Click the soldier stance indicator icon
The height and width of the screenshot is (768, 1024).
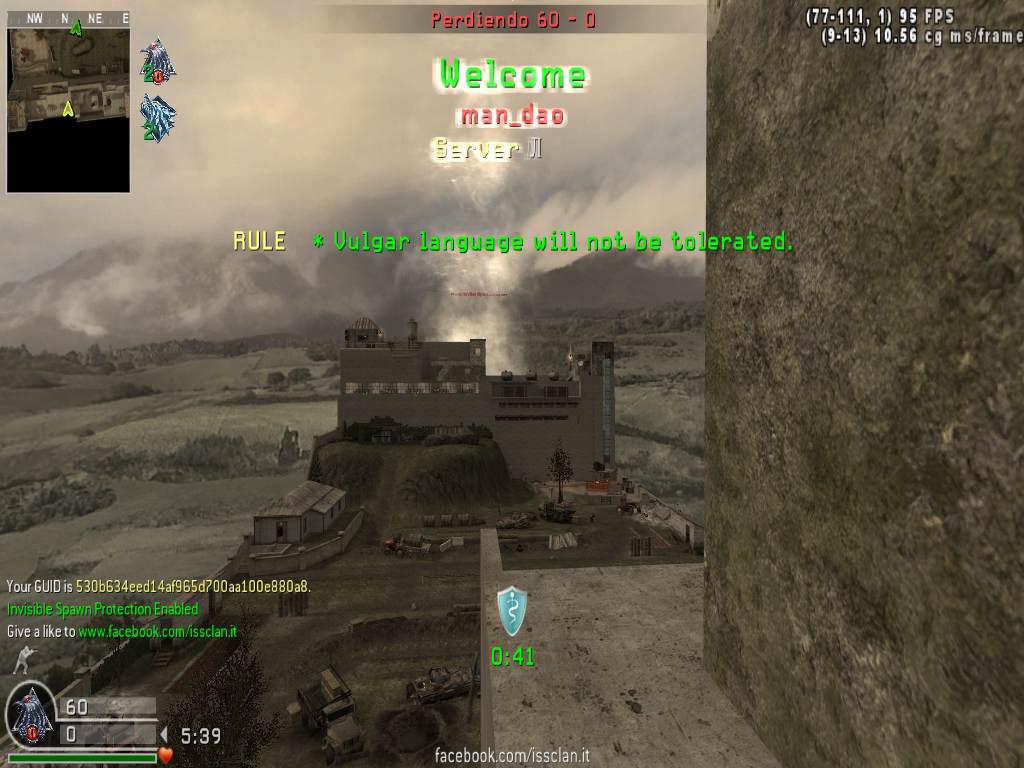click(x=21, y=659)
